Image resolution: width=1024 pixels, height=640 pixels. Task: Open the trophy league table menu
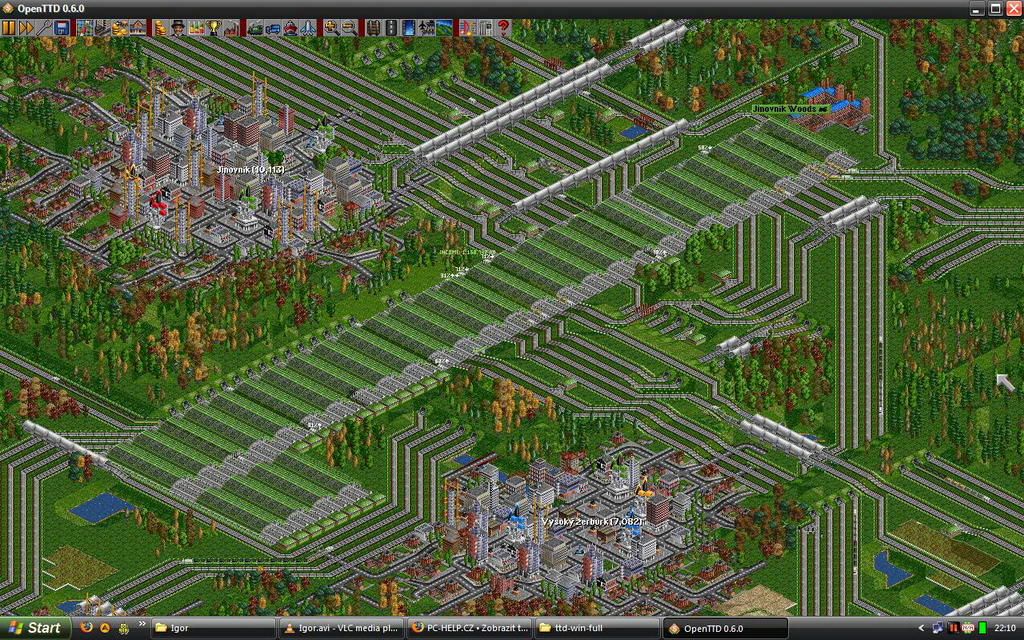coord(214,28)
